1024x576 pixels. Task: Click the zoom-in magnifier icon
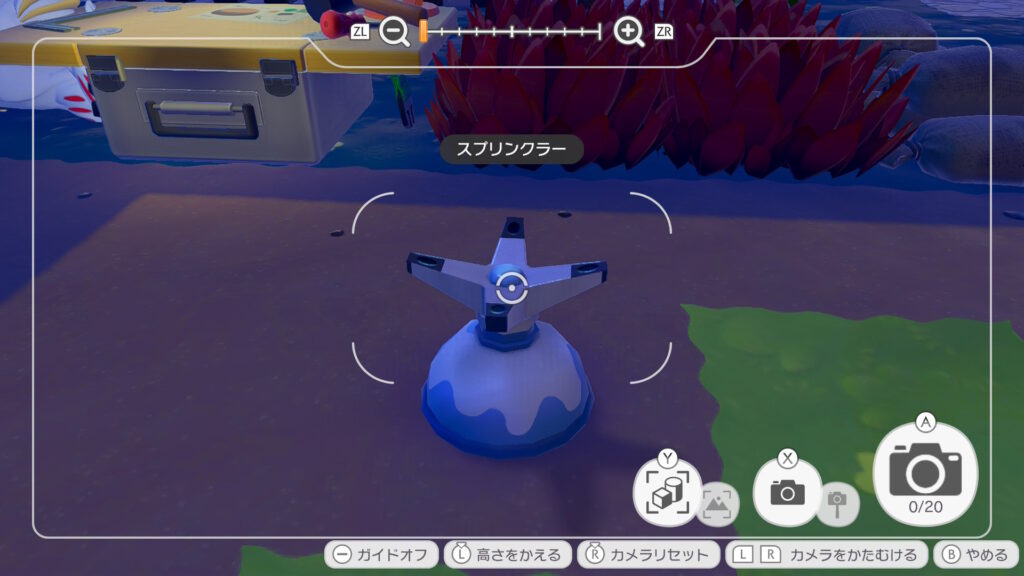629,32
